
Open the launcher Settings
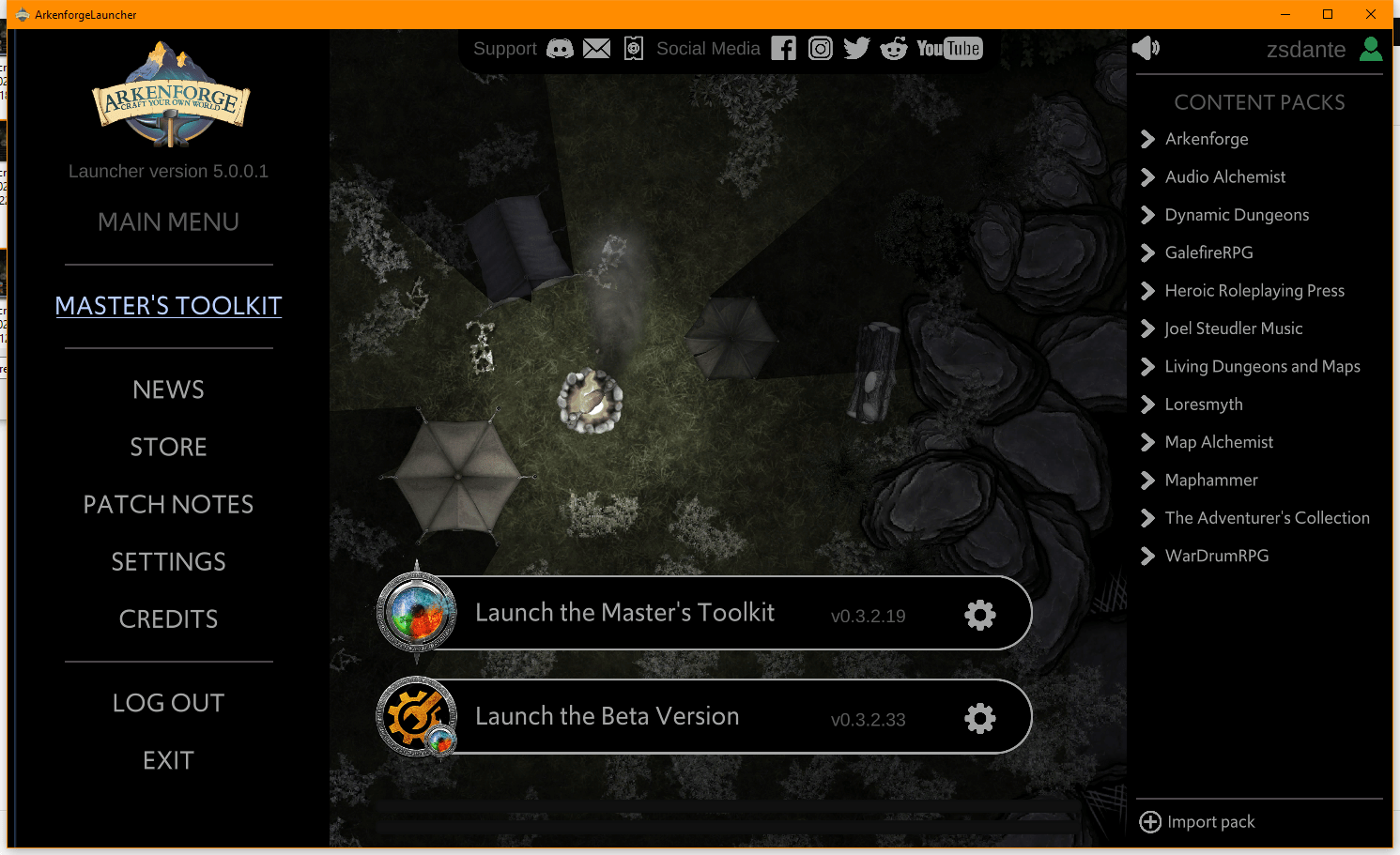tap(168, 561)
